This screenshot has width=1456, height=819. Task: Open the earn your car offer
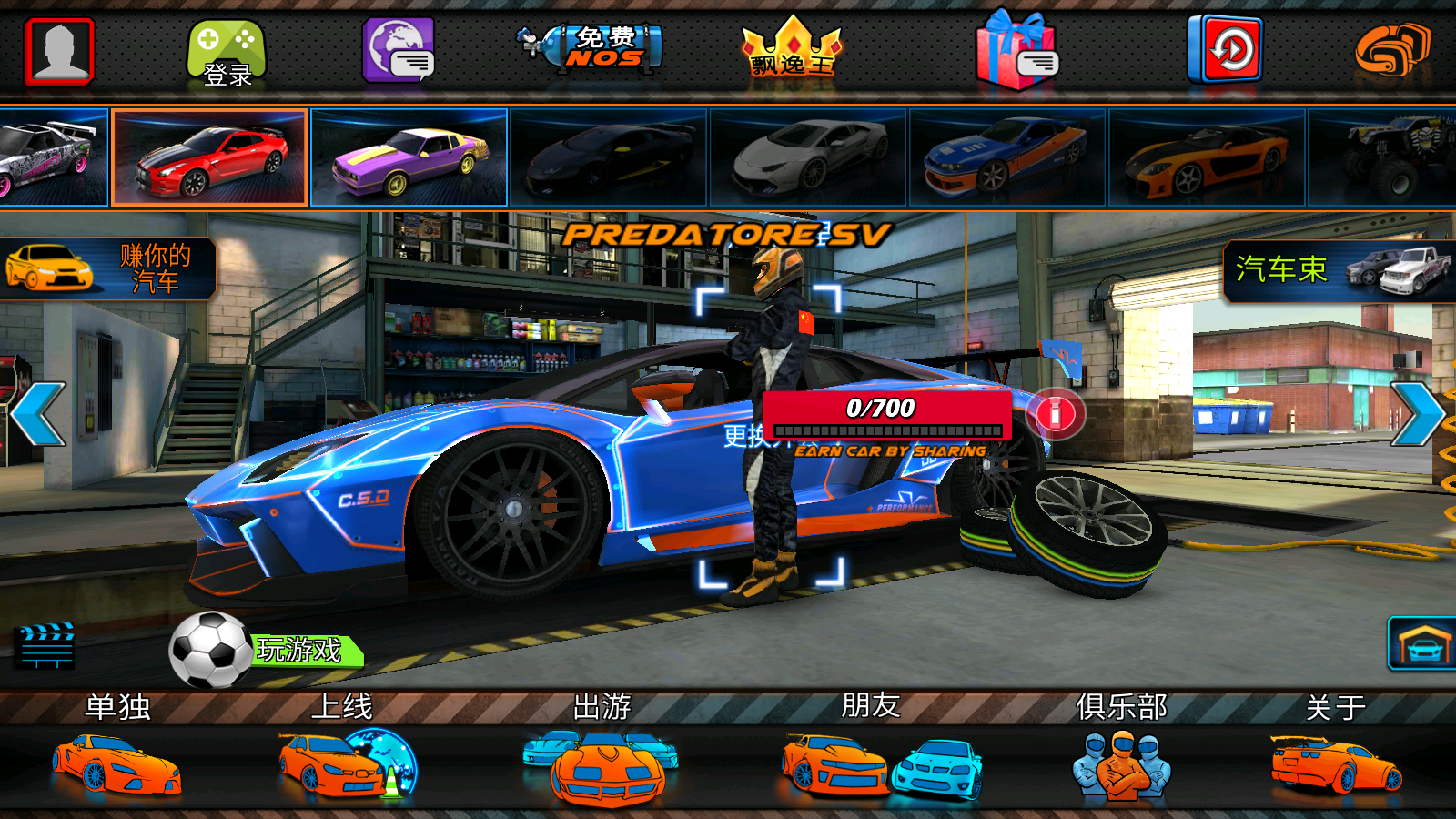106,268
